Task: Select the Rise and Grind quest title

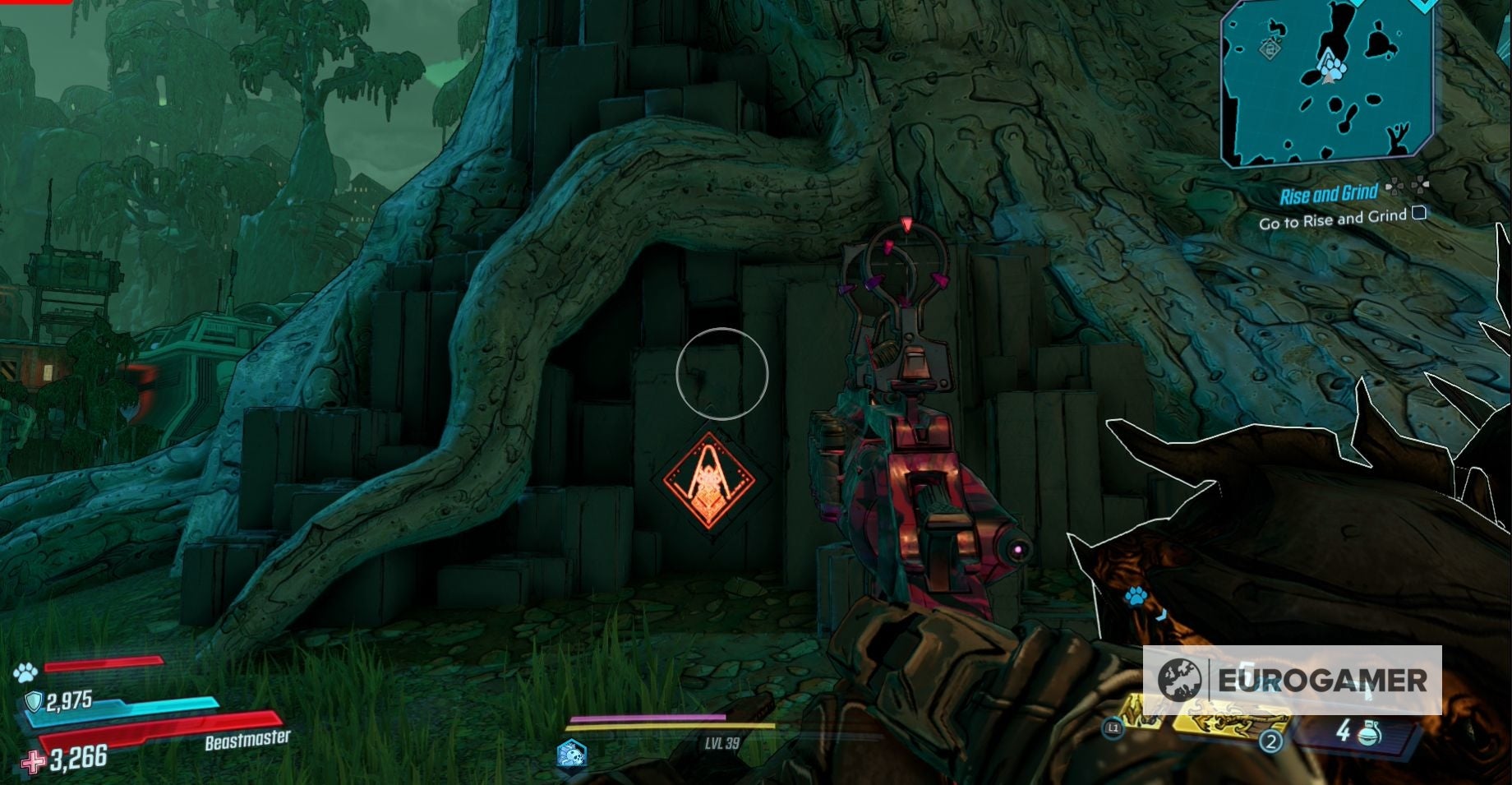Action: click(x=1329, y=192)
